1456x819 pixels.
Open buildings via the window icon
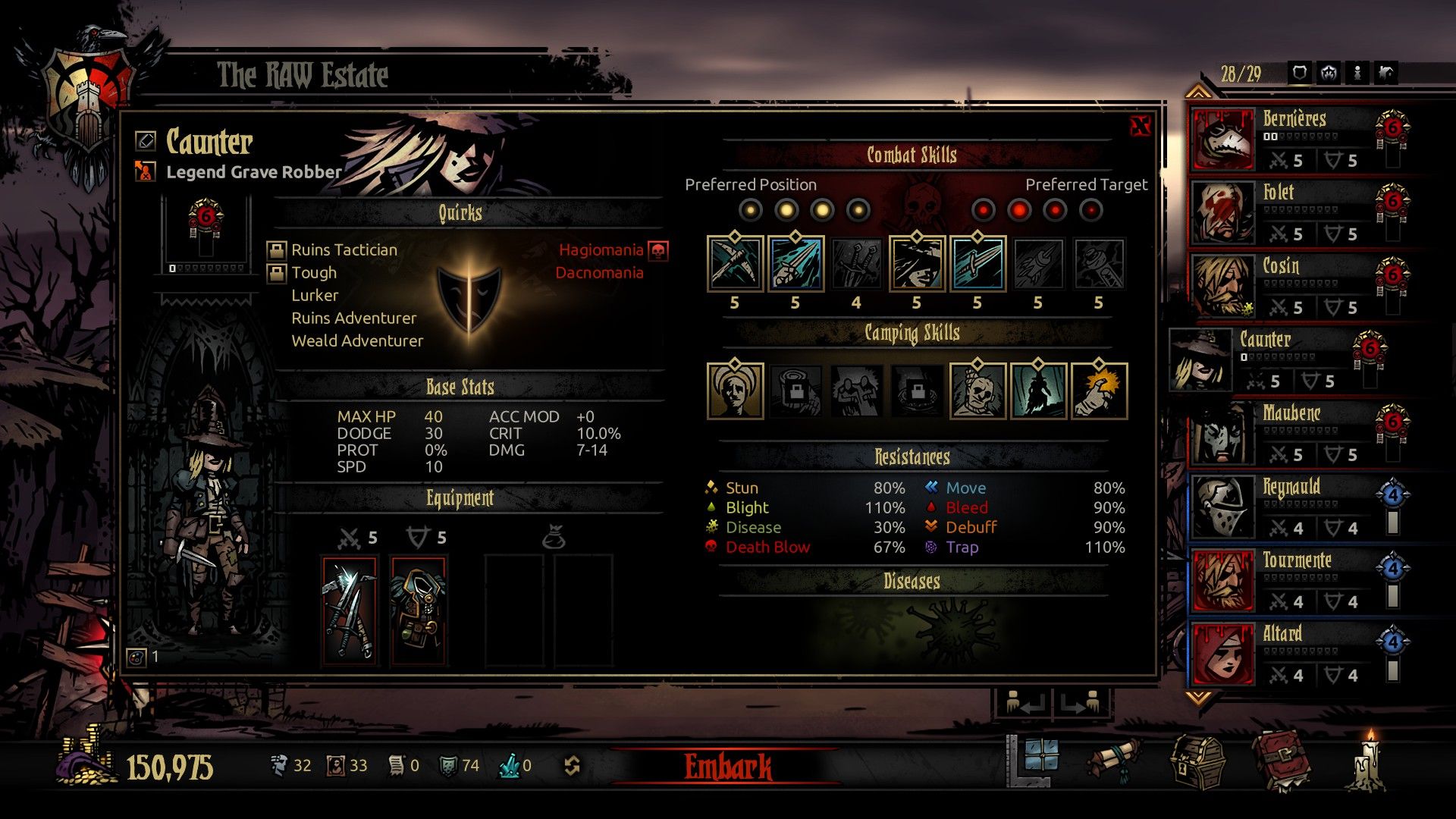1042,756
